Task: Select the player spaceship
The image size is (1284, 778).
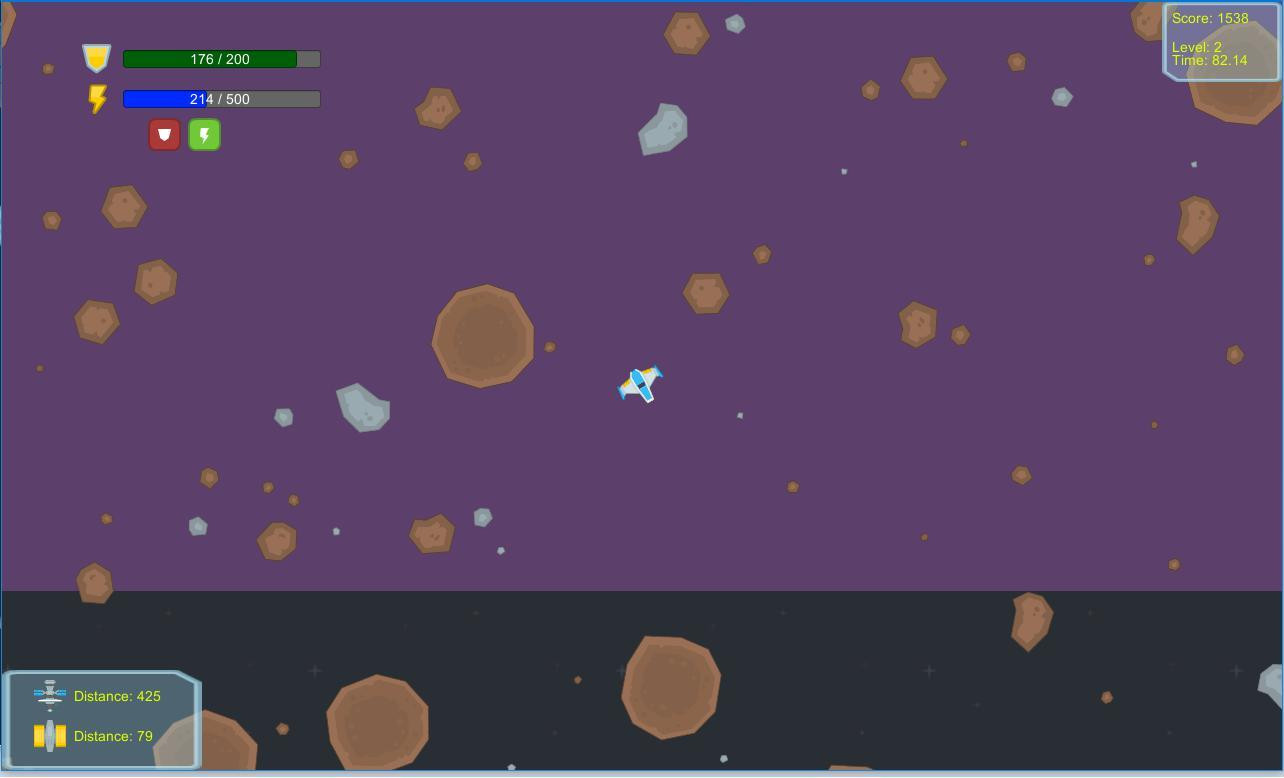Action: point(640,384)
